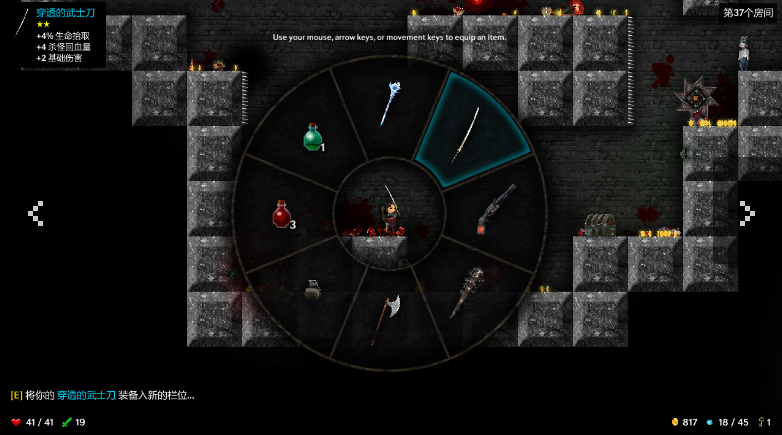Equip the highlighted katana slot
782x435 pixels.
466,134
